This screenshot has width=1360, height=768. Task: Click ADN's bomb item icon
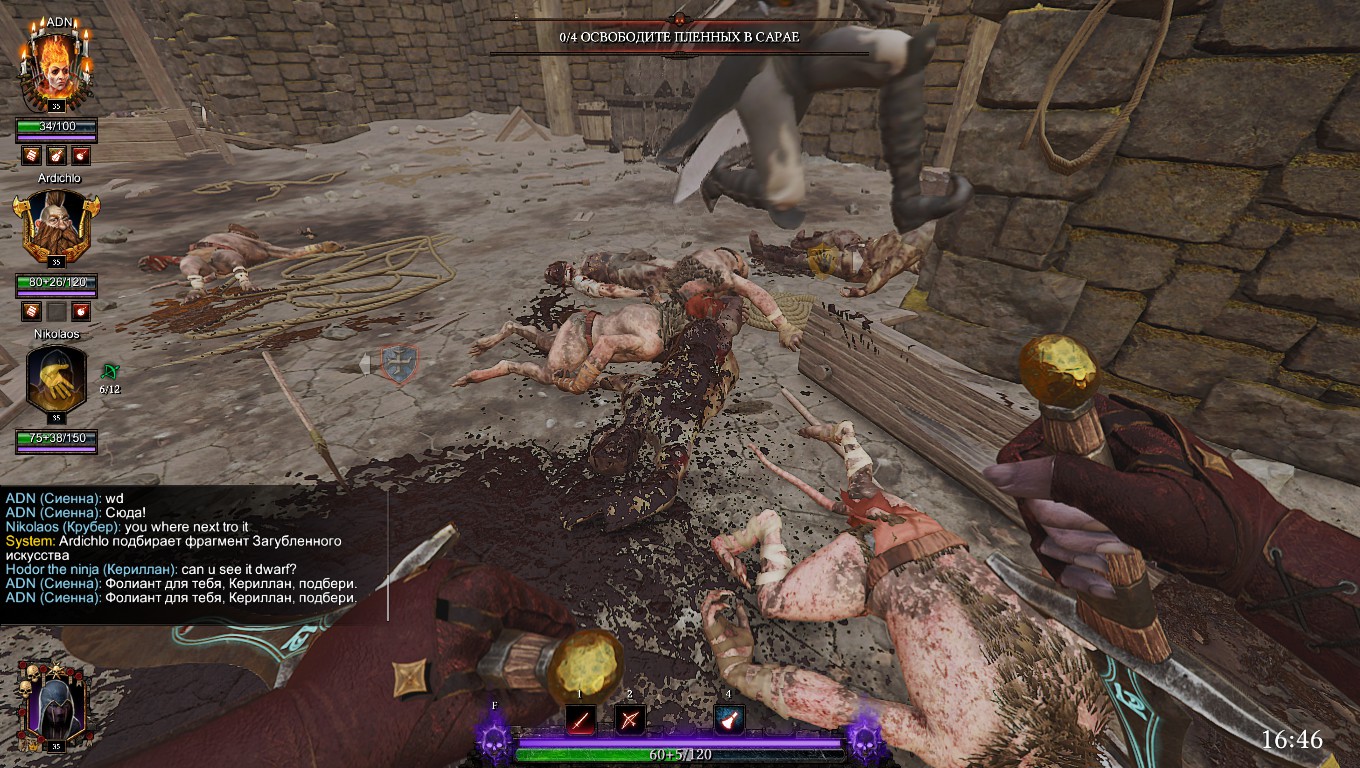pos(81,156)
